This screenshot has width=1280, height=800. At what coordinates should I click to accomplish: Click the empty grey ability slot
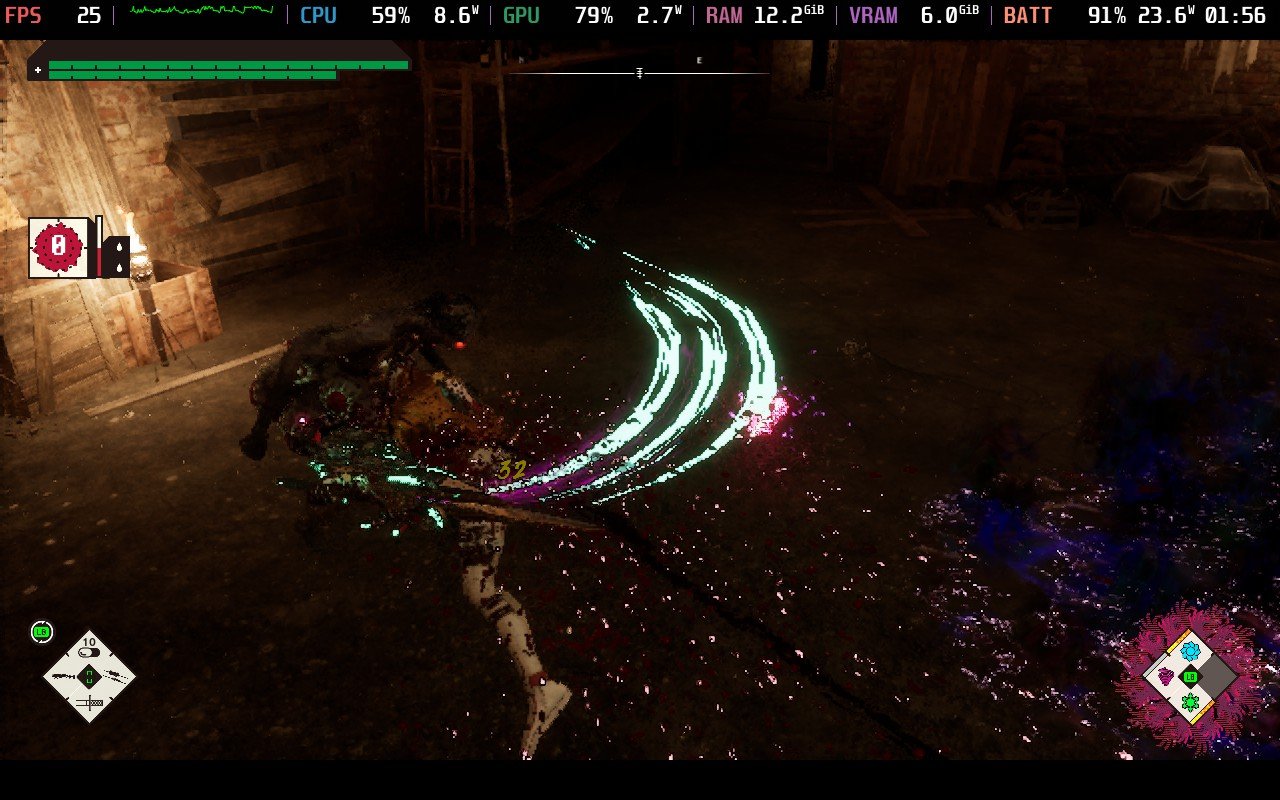coord(1216,677)
